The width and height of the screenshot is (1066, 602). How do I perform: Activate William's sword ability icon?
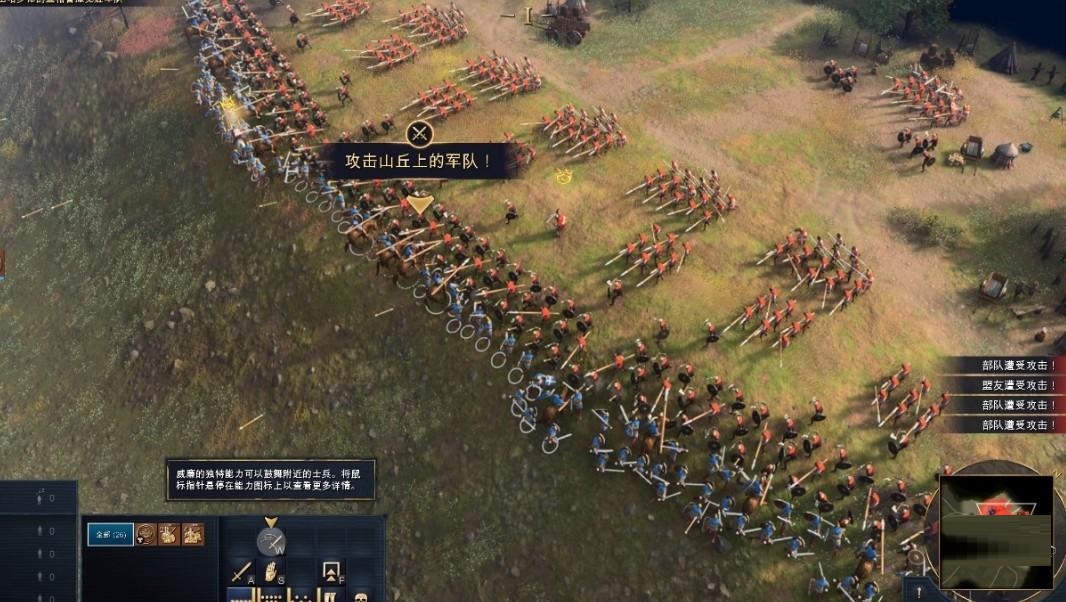tap(271, 541)
